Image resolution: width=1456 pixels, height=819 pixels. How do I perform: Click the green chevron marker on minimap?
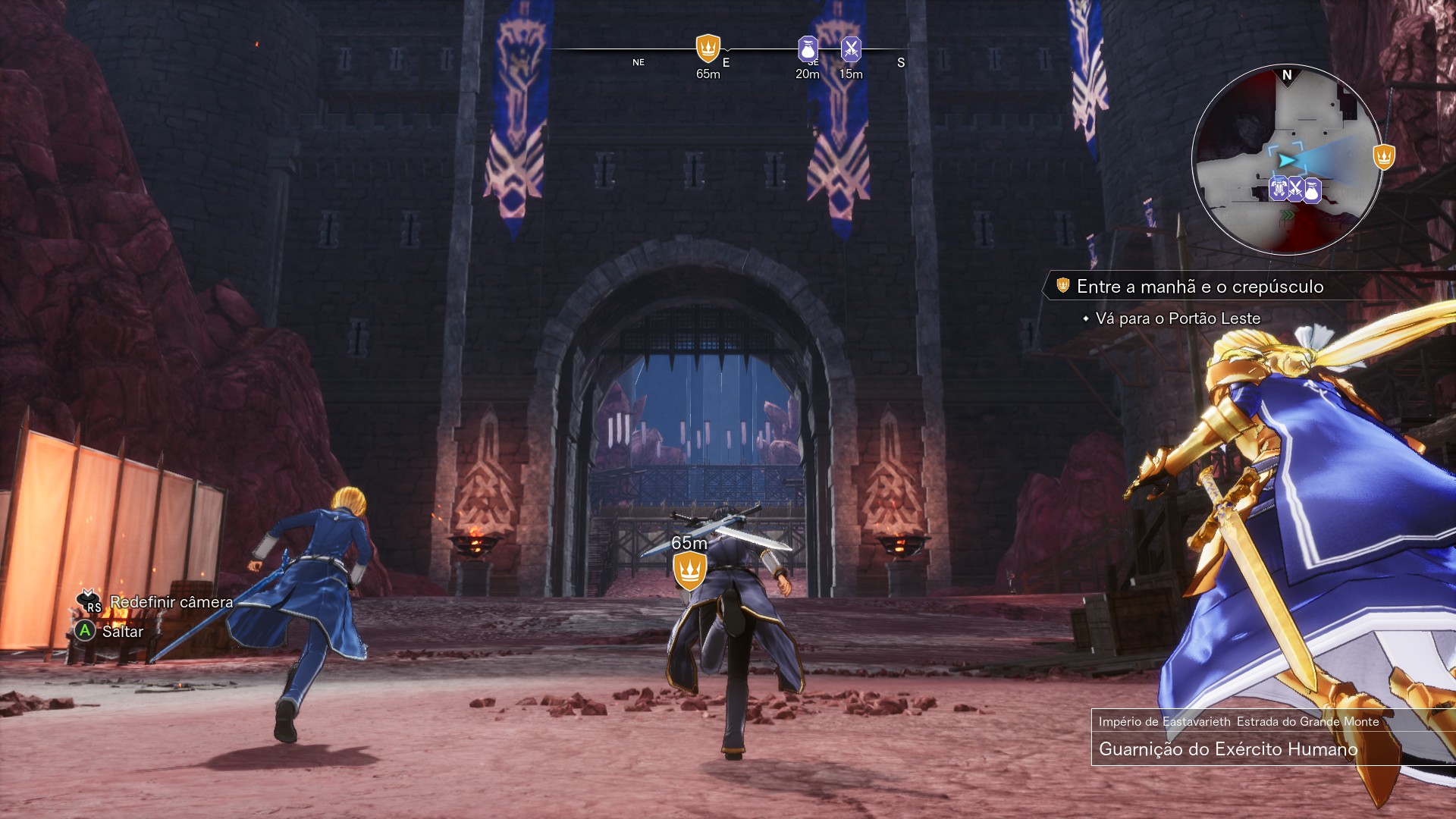(x=1287, y=216)
